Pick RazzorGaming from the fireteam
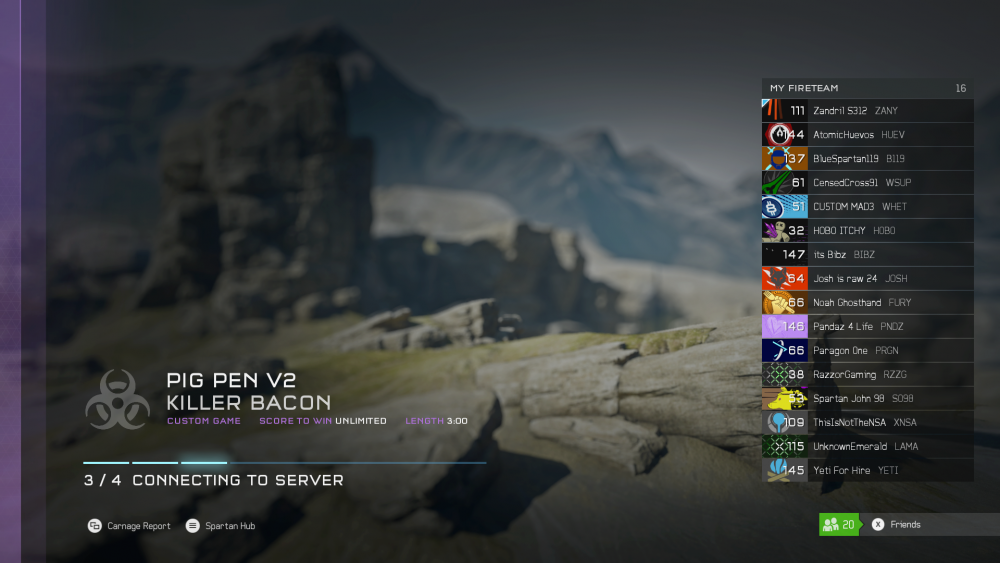The height and width of the screenshot is (563, 1000). (866, 375)
